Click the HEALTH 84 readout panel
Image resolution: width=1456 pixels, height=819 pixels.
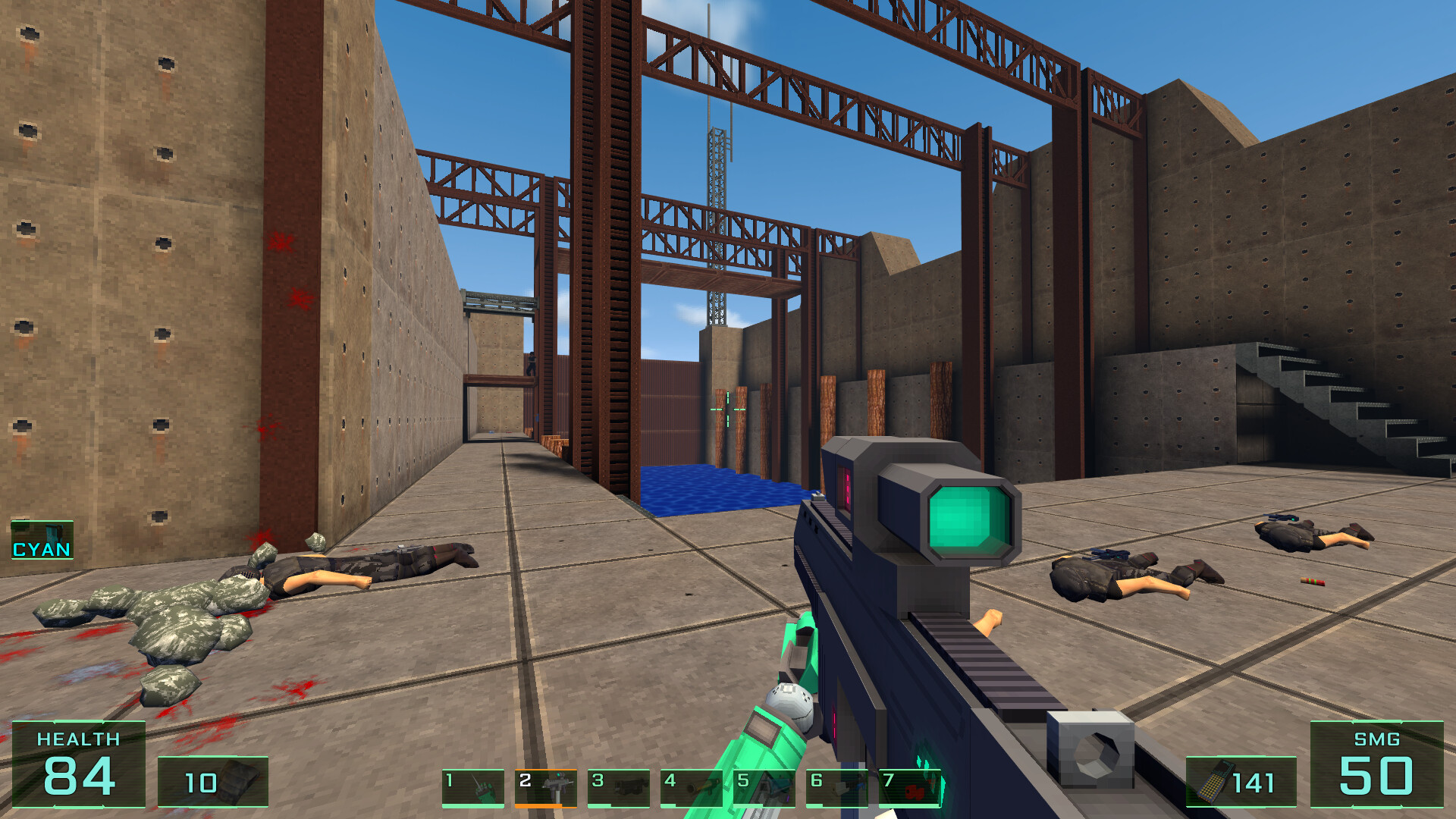pyautogui.click(x=80, y=766)
